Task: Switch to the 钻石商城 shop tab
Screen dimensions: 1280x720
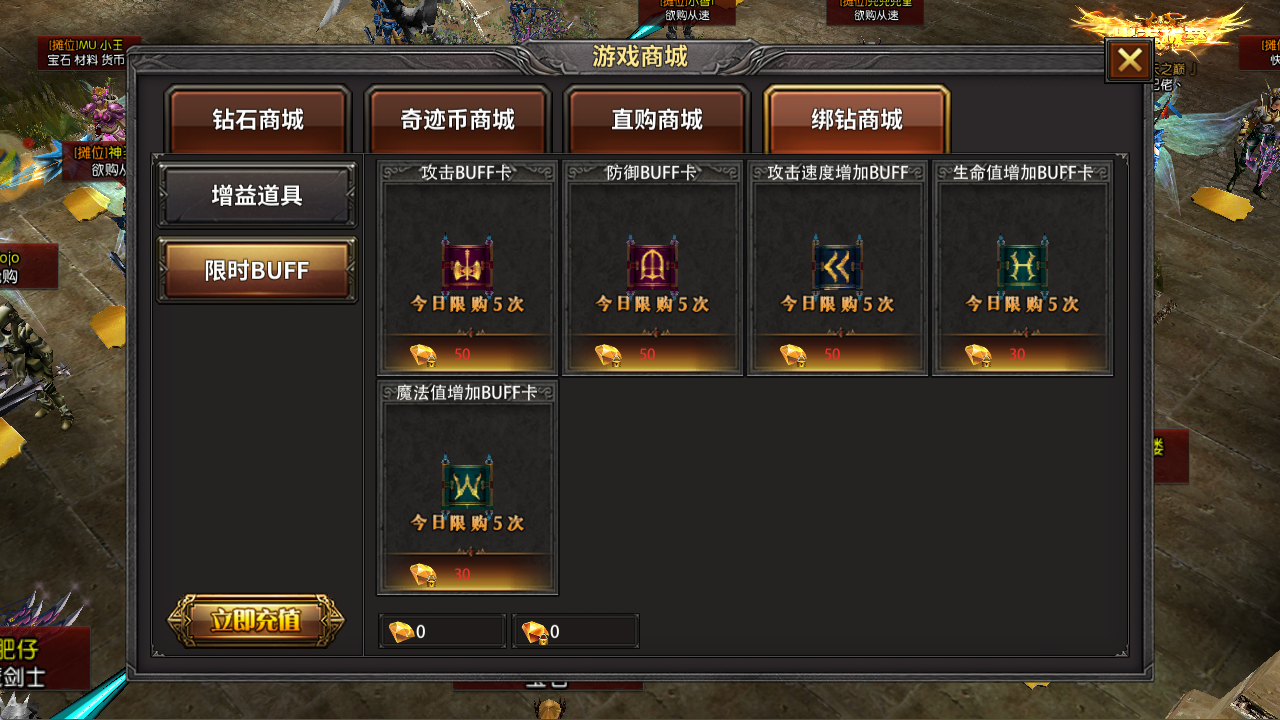Action: pos(258,119)
